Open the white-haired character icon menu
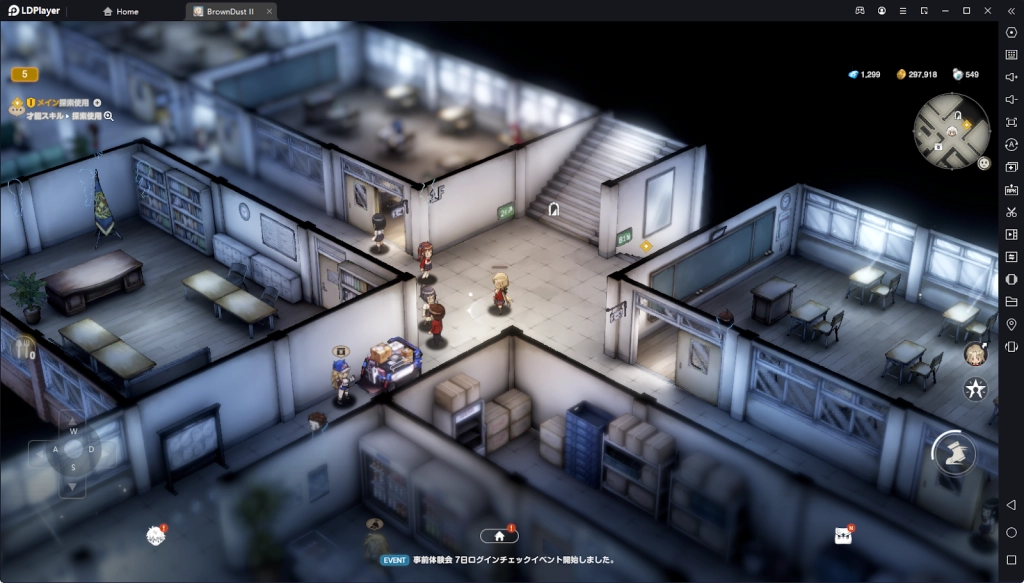 pyautogui.click(x=156, y=536)
